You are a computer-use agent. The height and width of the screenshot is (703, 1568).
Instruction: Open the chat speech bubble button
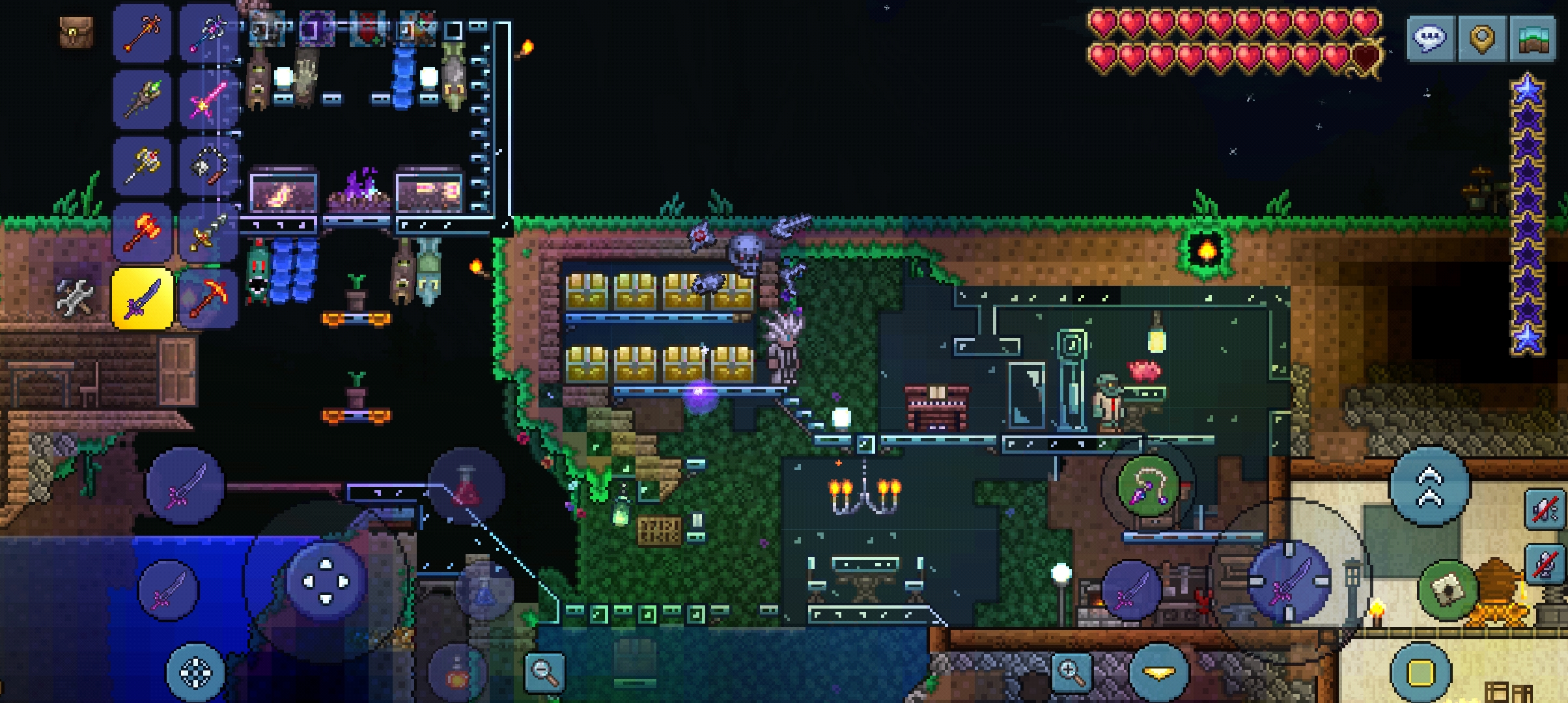pyautogui.click(x=1431, y=38)
